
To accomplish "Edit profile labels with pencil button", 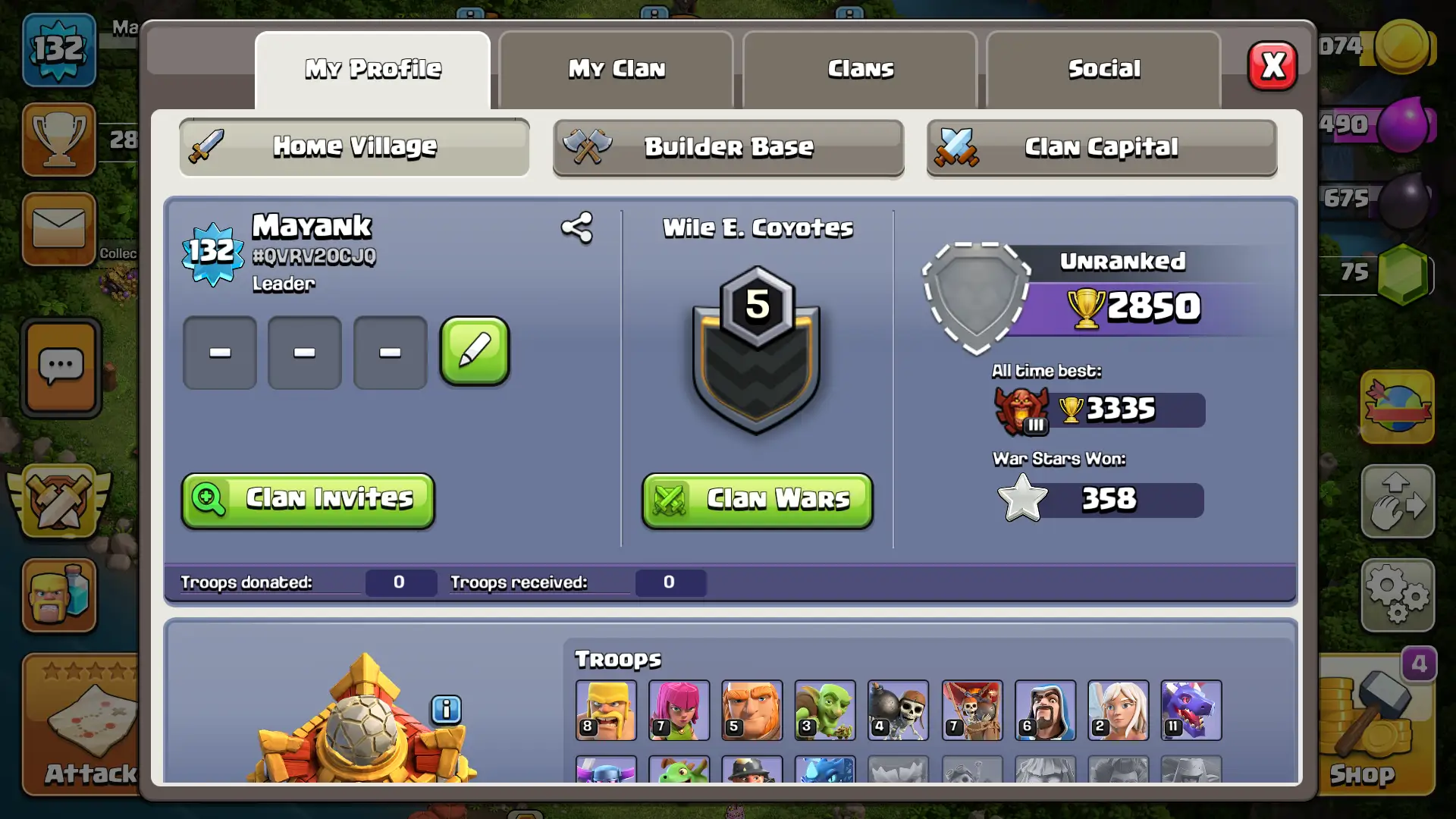I will point(475,351).
